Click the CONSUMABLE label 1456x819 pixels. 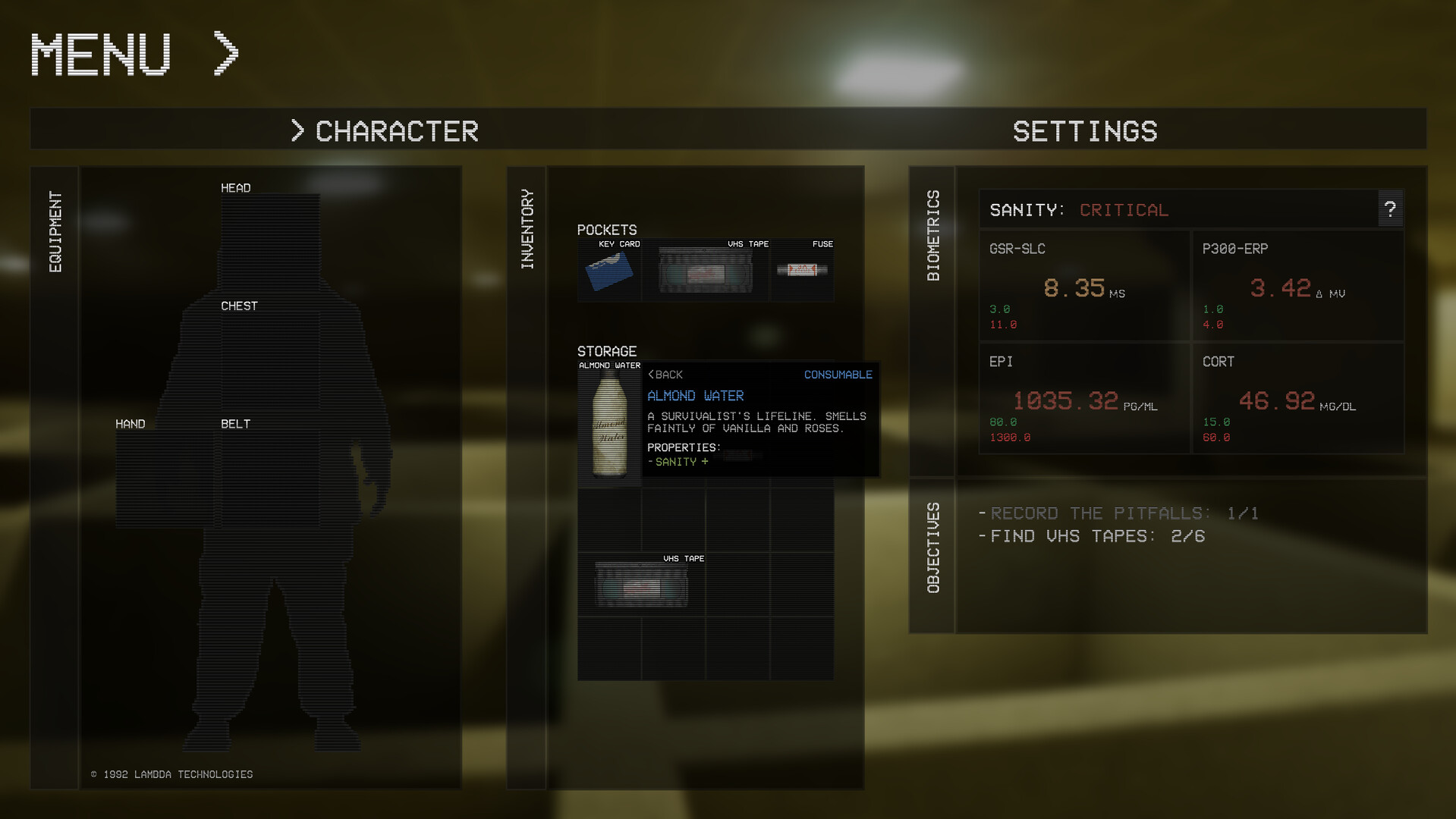pyautogui.click(x=838, y=374)
